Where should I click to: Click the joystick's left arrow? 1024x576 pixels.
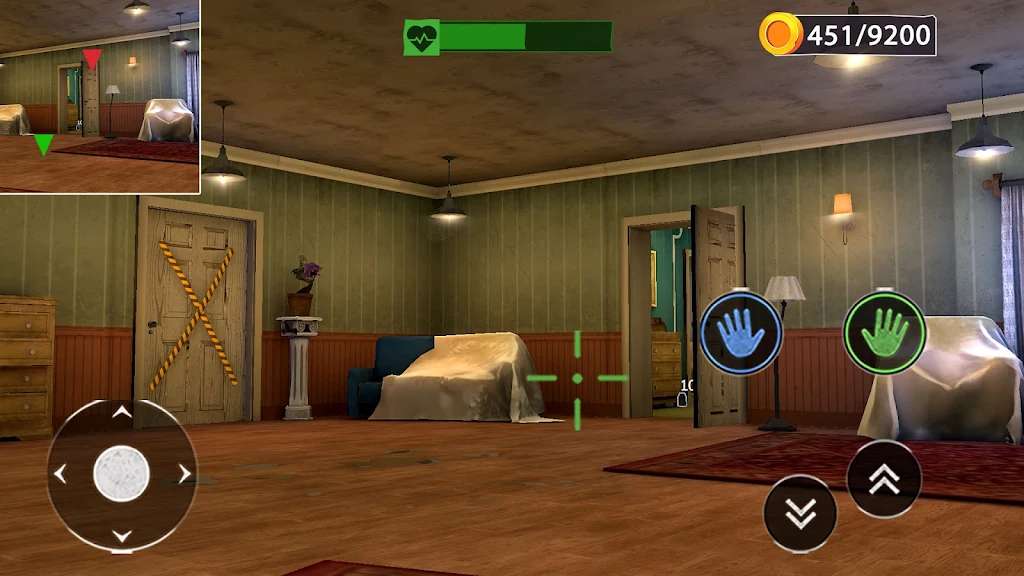[60, 474]
